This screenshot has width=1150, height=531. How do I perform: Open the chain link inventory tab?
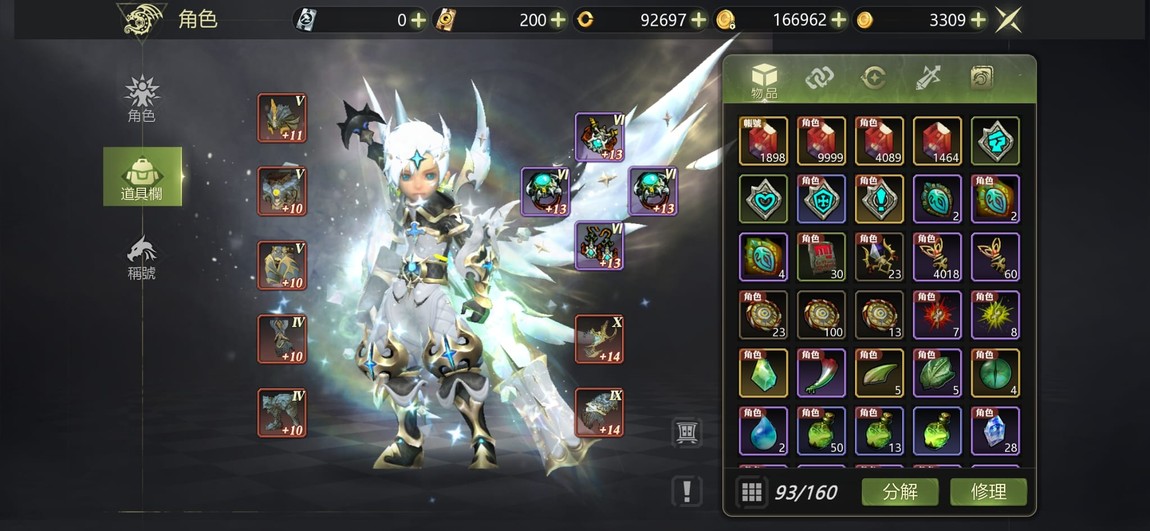point(820,77)
